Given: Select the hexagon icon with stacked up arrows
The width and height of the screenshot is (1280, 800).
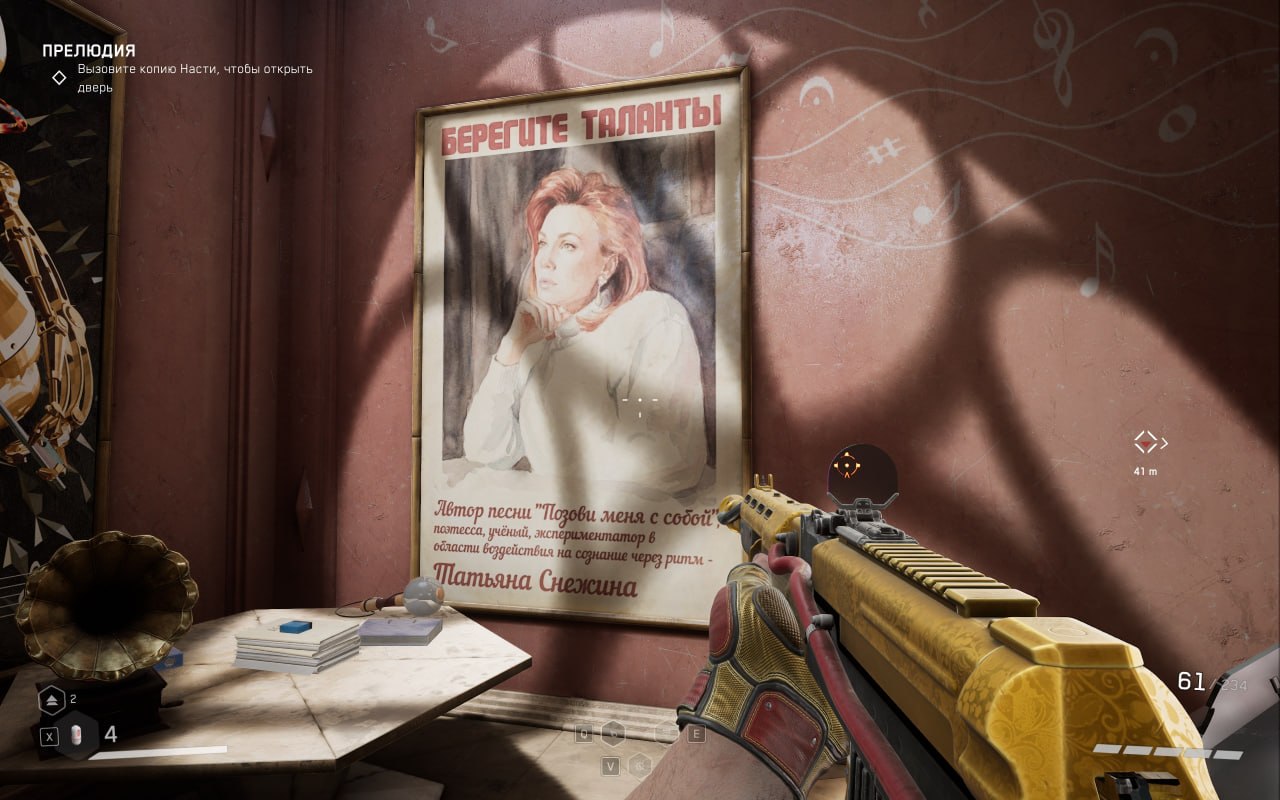Looking at the screenshot, I should point(52,700).
